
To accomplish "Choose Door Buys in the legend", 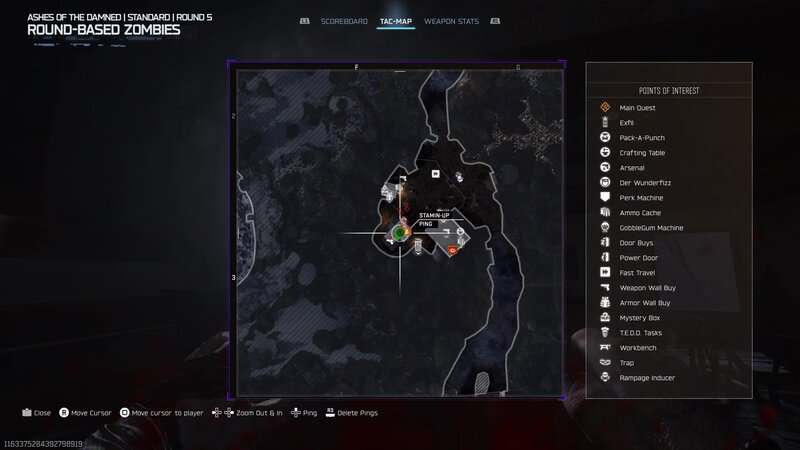I will click(637, 243).
